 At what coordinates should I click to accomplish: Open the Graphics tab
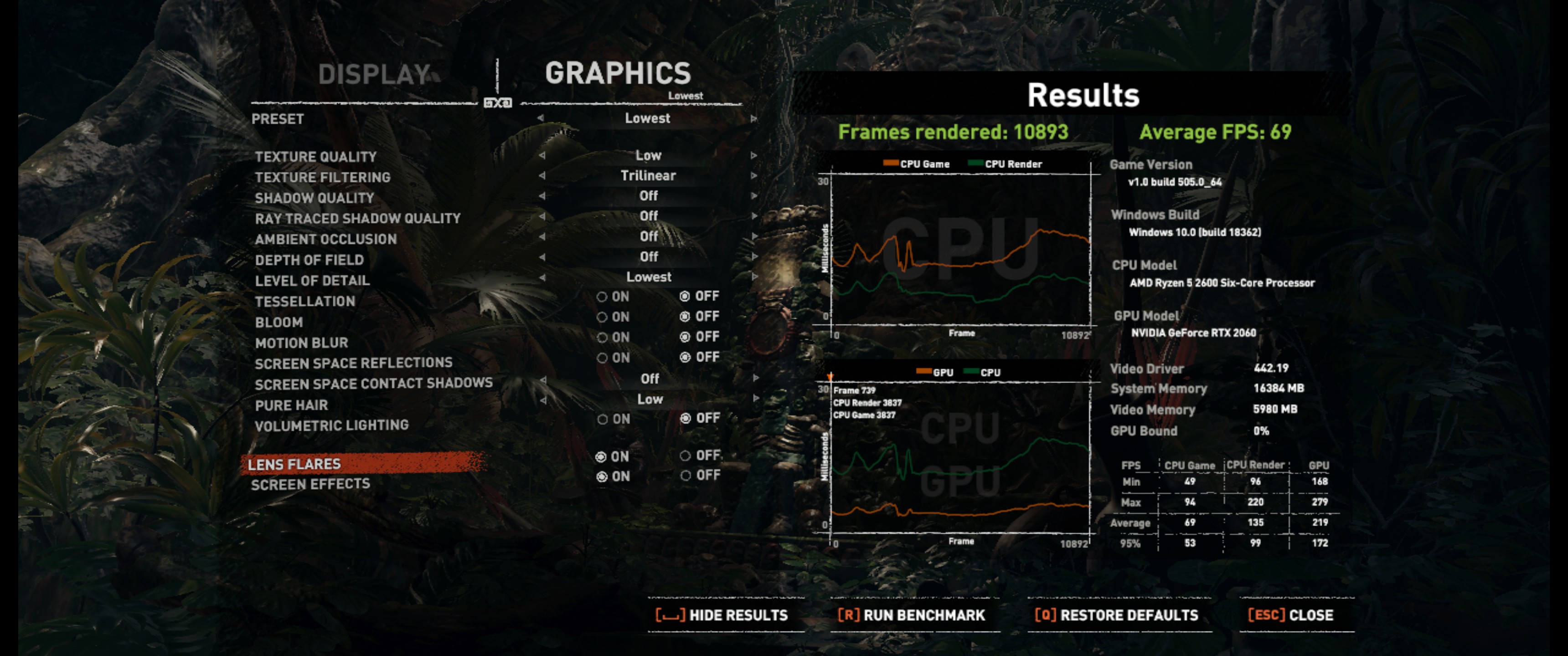[x=618, y=74]
